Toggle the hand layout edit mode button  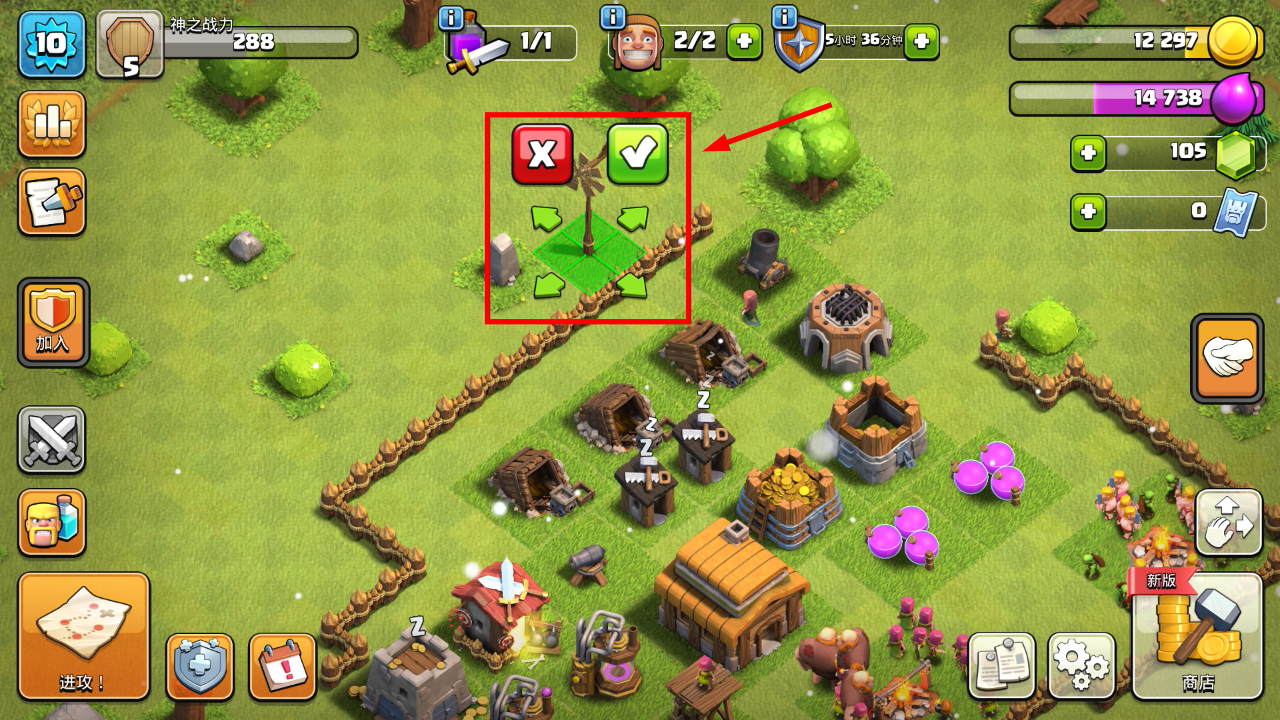(x=1228, y=522)
